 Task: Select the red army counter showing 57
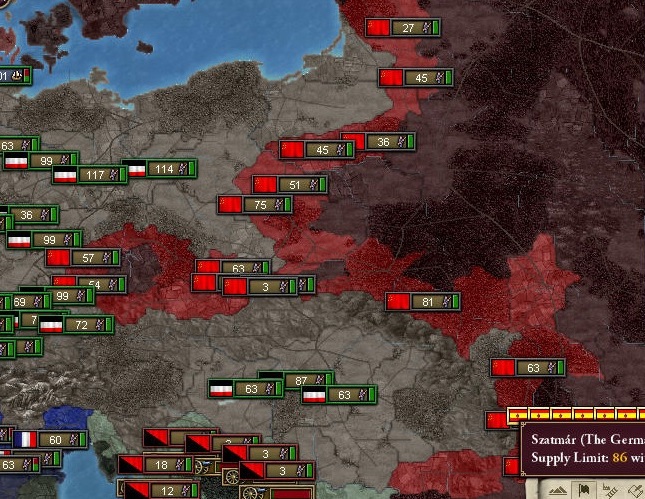click(x=83, y=258)
